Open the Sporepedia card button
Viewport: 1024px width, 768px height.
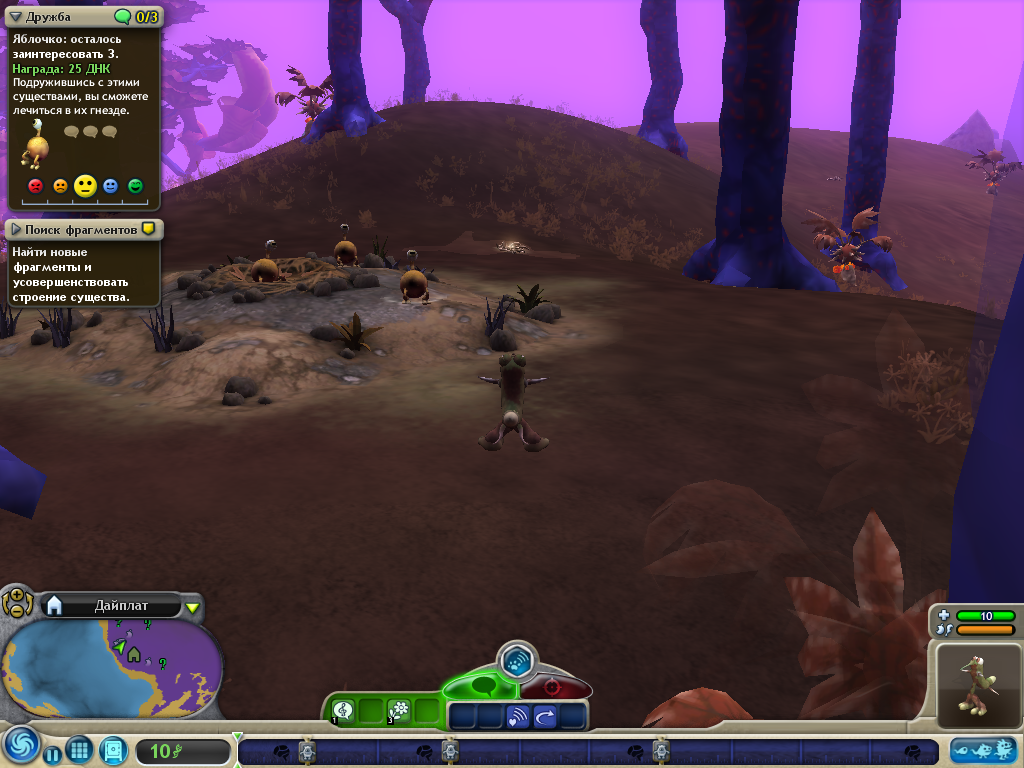114,749
